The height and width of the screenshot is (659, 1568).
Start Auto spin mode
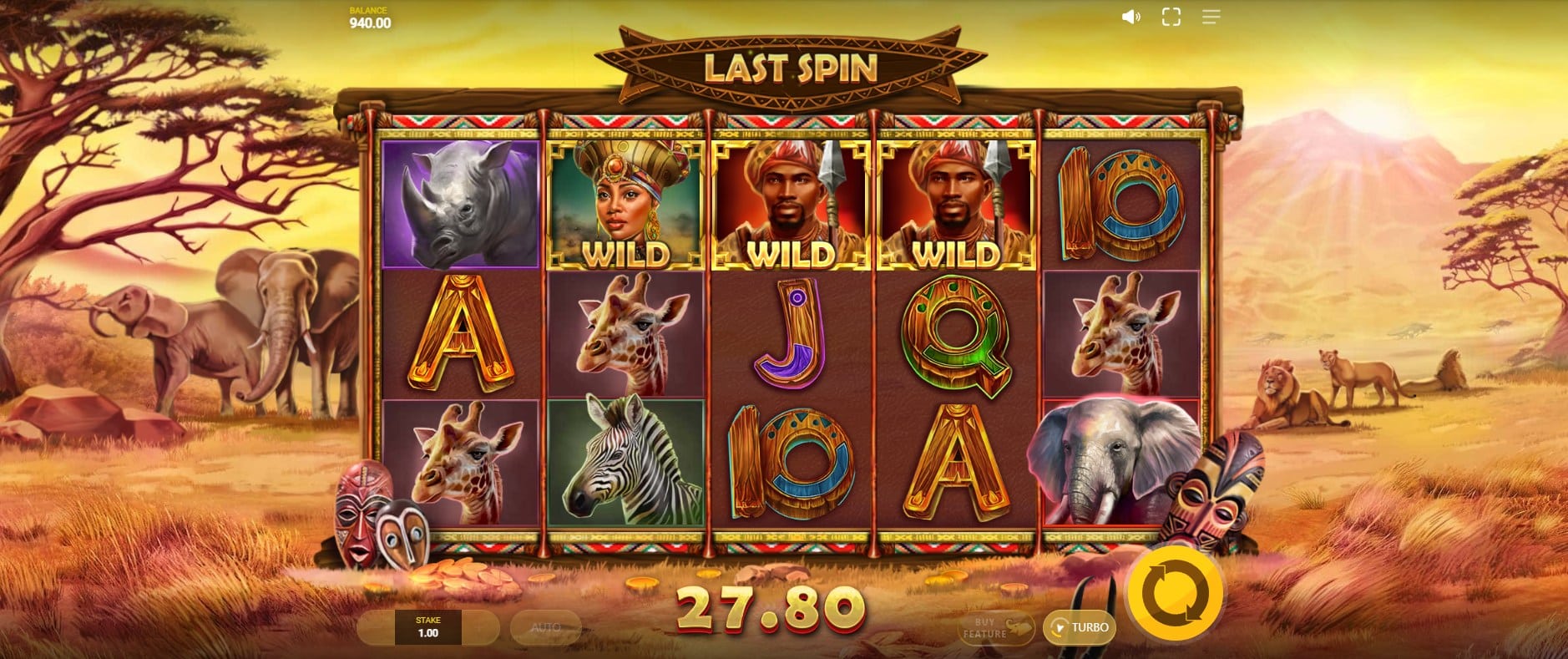click(x=546, y=627)
